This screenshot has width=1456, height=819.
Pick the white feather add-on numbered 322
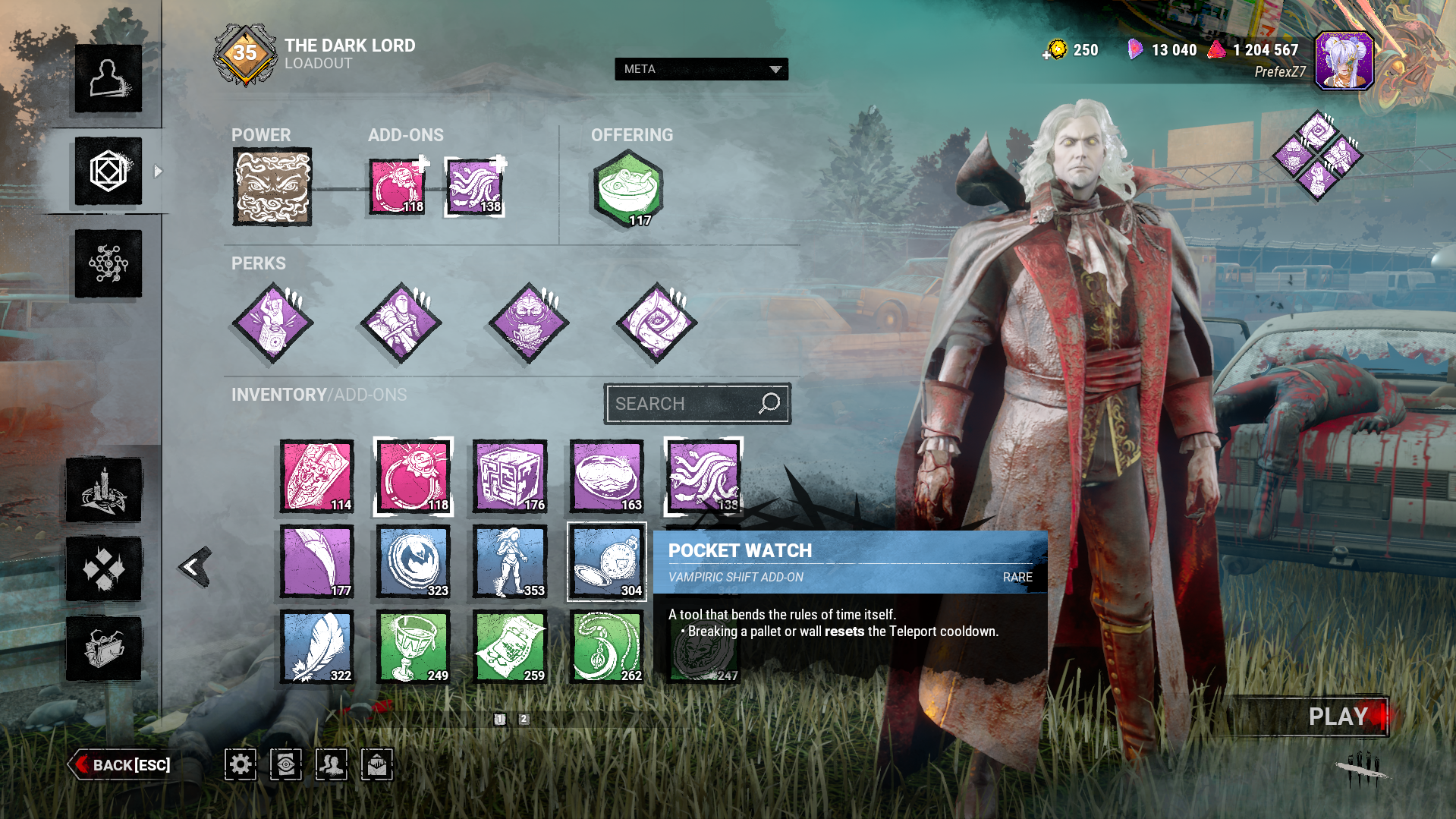[317, 647]
